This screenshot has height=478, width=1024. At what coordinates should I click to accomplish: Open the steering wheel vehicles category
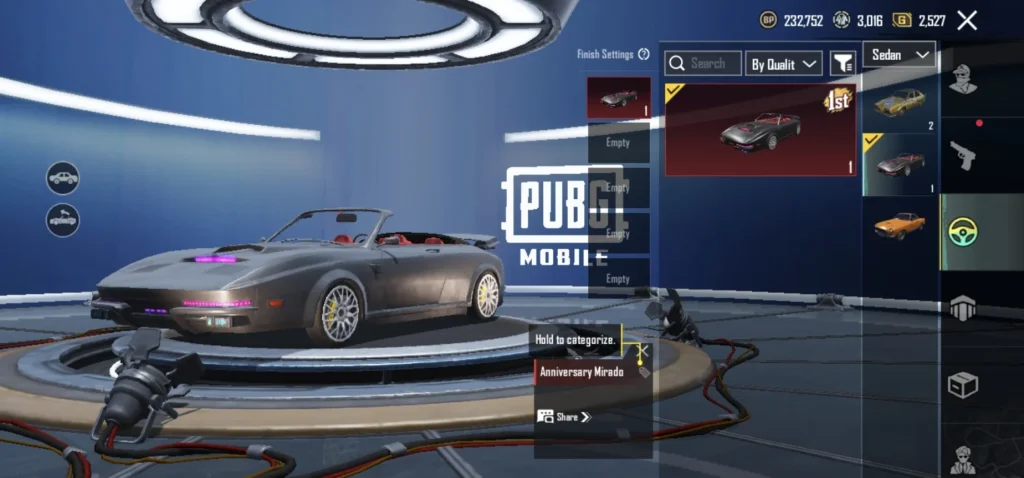point(962,232)
